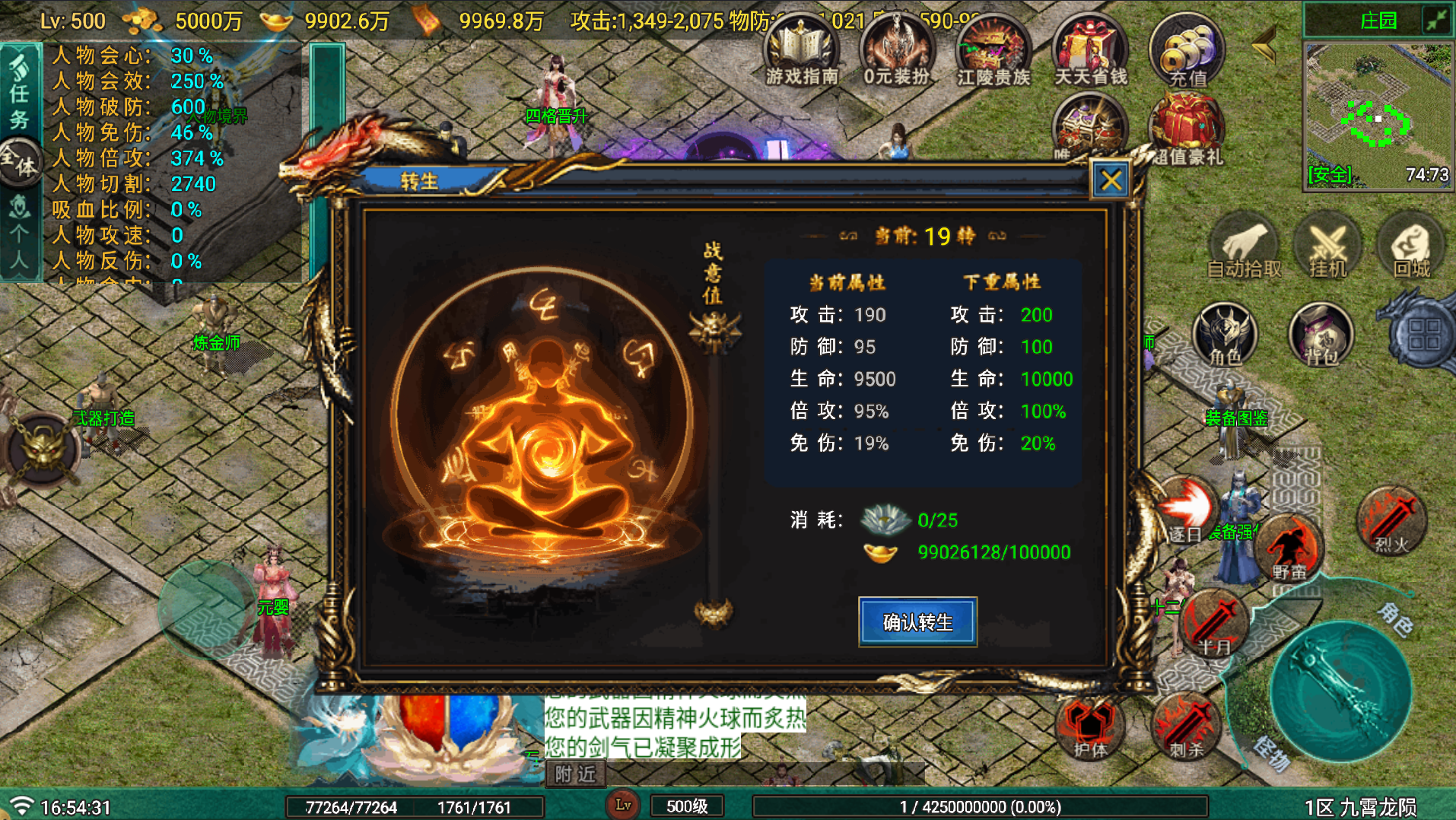Cast the 烈火 fire sword skill

click(x=1392, y=521)
